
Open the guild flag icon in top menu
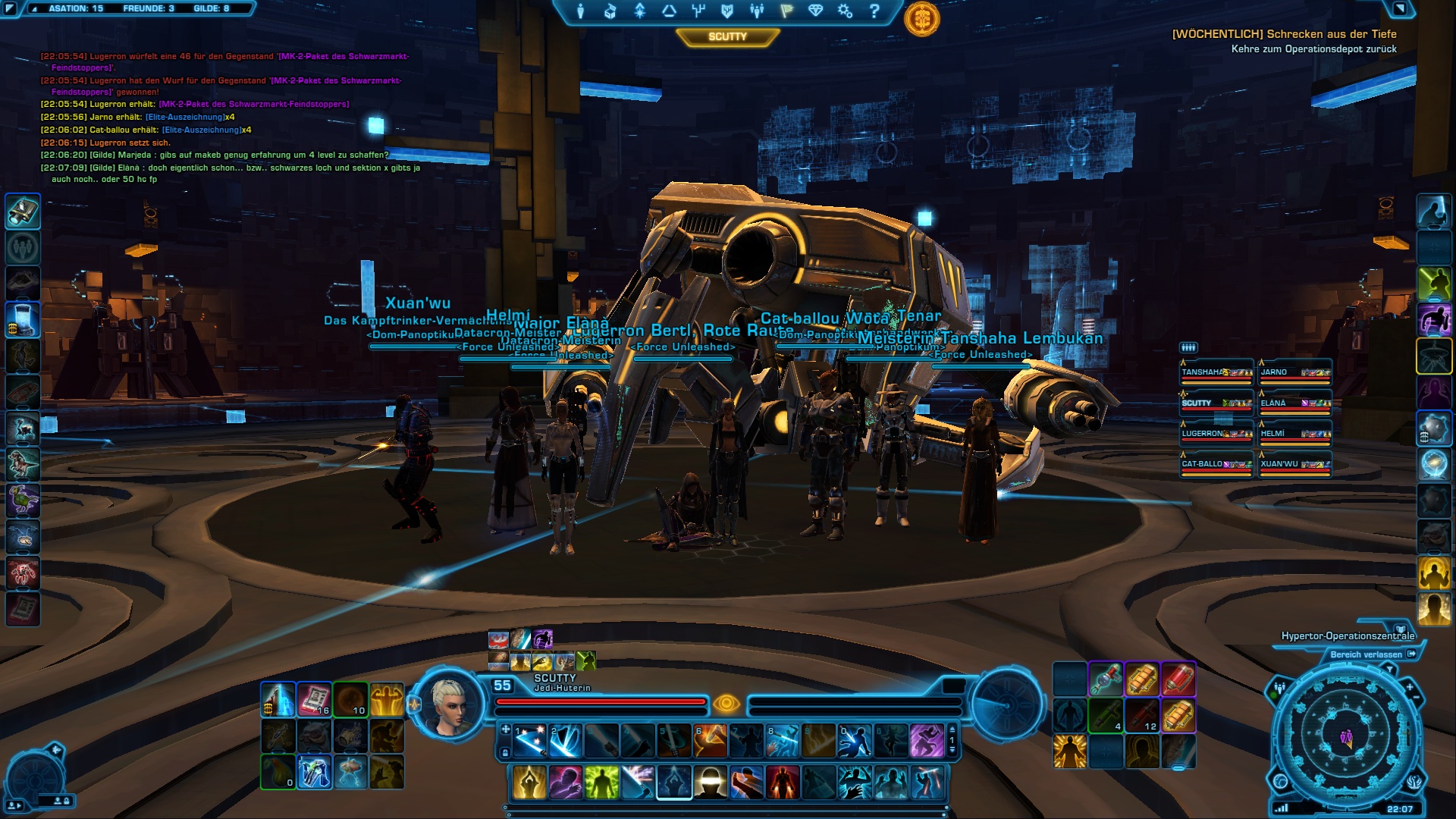(786, 11)
